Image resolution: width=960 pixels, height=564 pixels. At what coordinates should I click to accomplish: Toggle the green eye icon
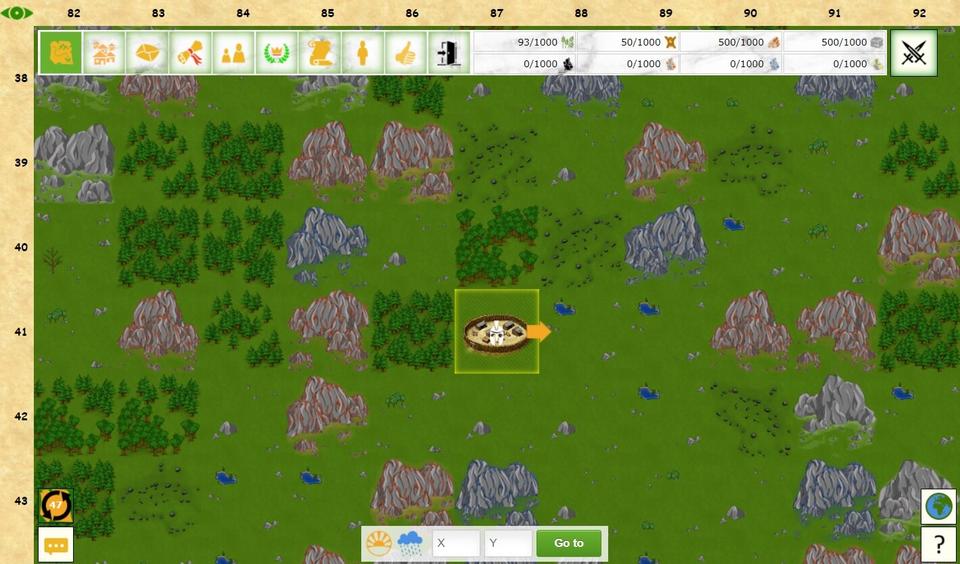point(17,13)
